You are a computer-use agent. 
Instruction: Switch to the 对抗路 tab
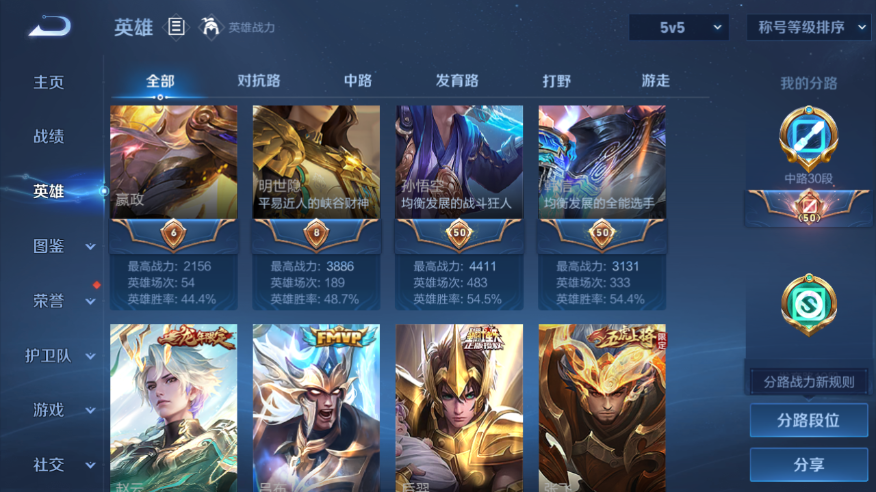pyautogui.click(x=259, y=81)
